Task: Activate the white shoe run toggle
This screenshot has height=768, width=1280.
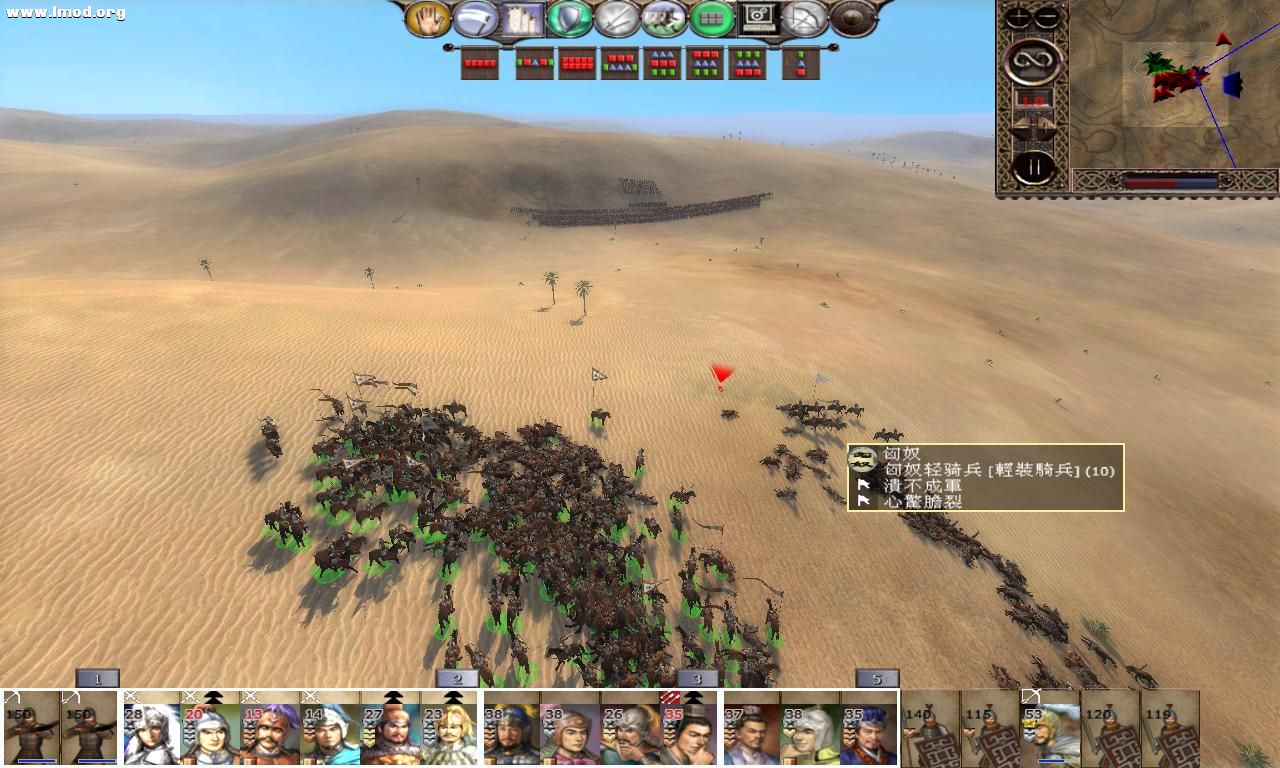Action: tap(475, 18)
